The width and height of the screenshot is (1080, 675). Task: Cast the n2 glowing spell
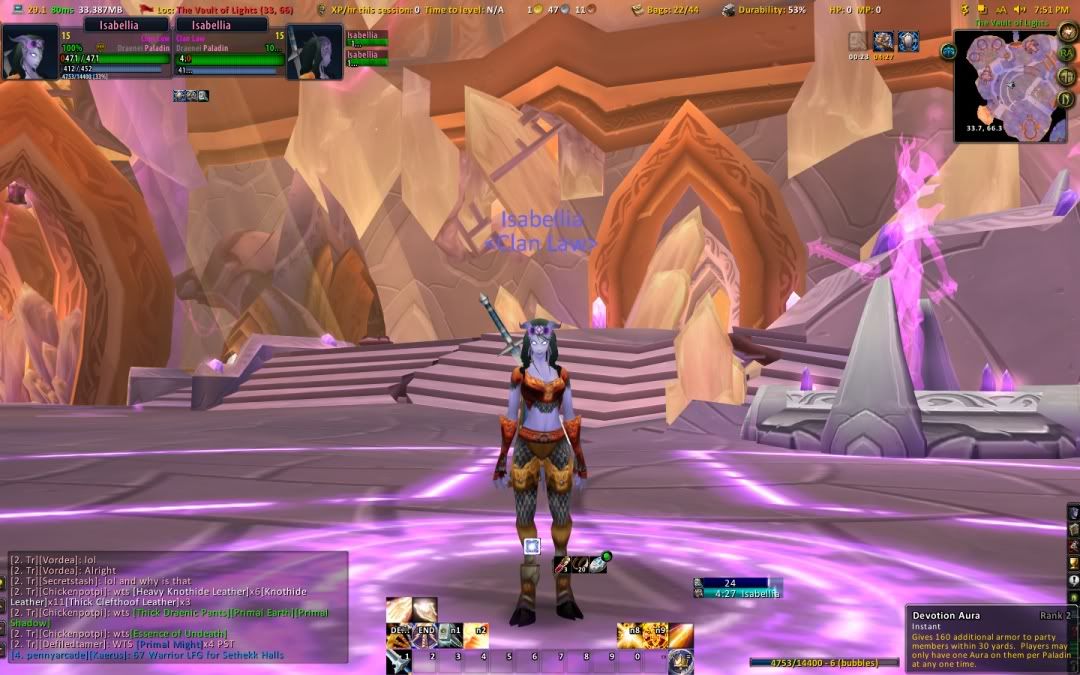(x=478, y=634)
